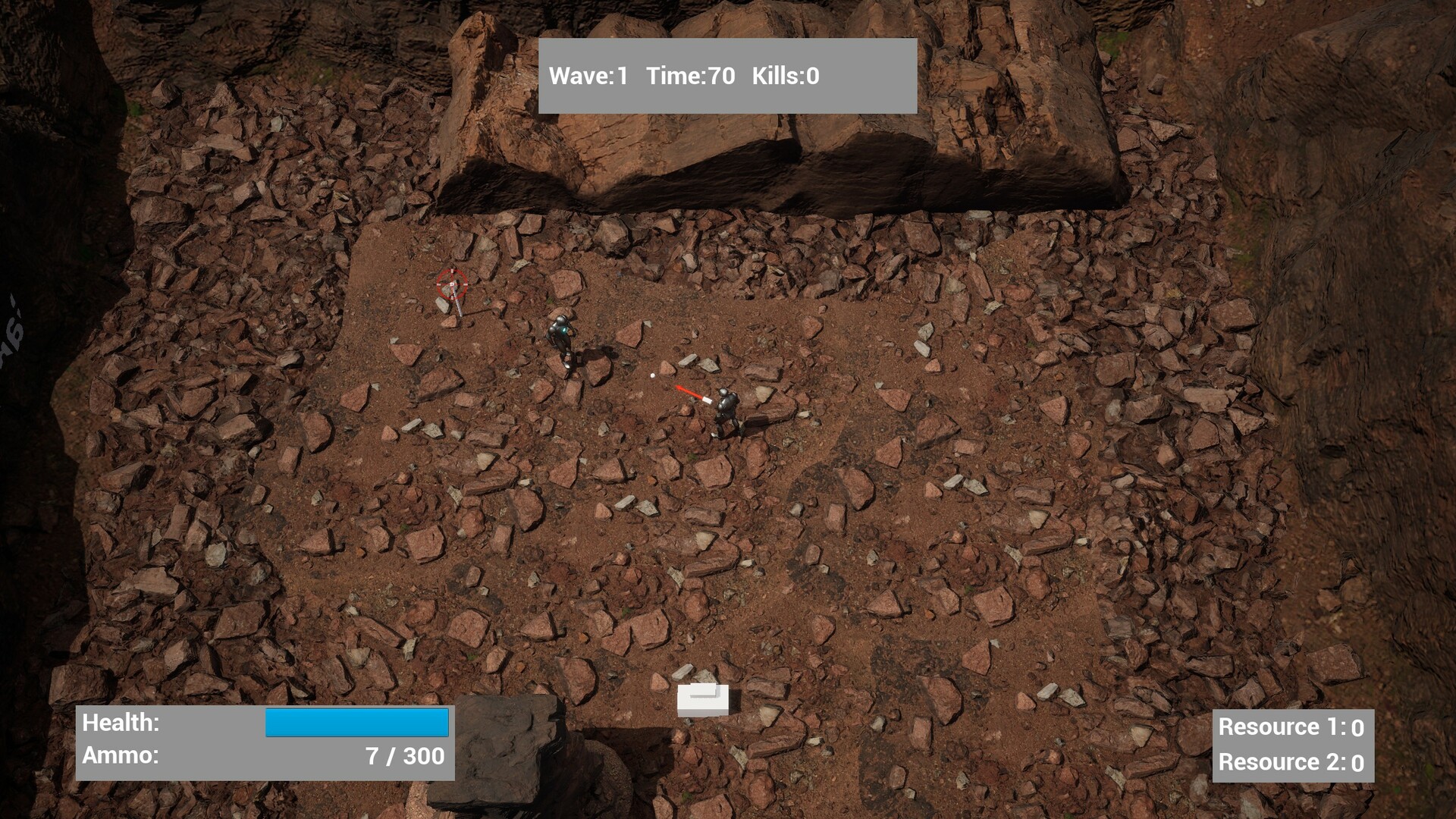
Task: Click the Wave:1 counter in the HUD
Action: click(590, 76)
